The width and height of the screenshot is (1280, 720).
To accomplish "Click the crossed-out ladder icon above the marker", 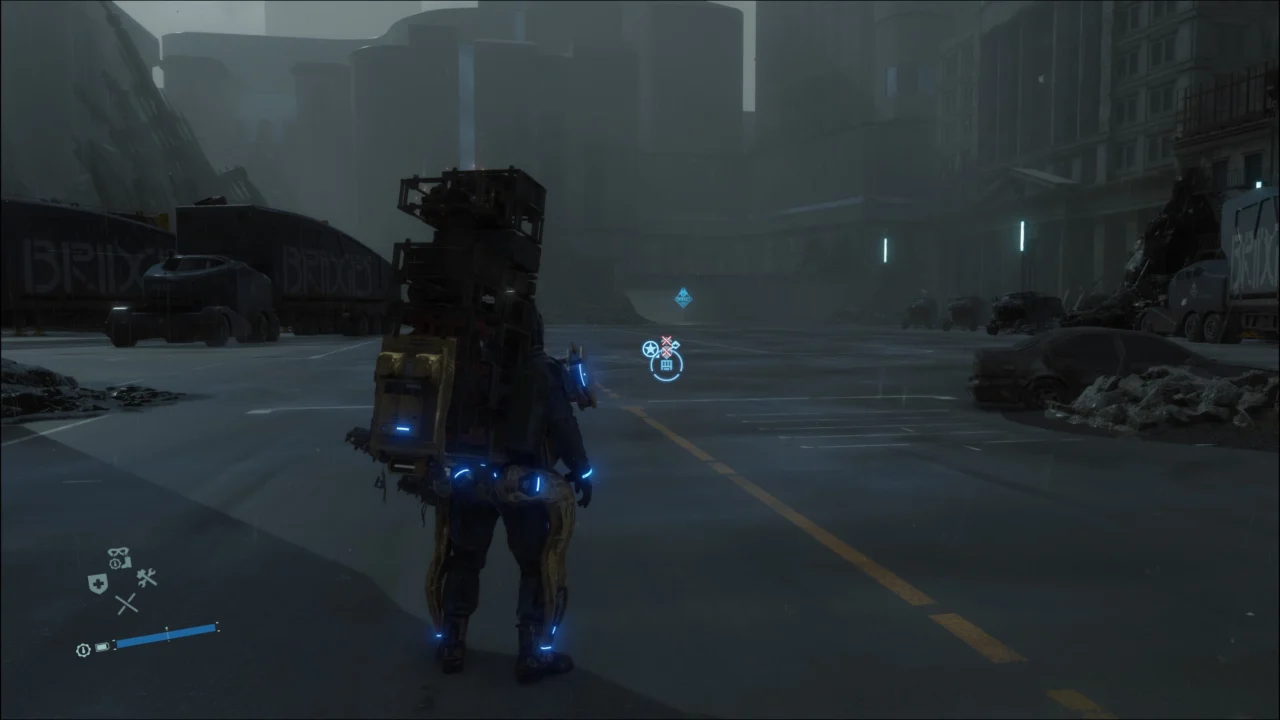I will pos(666,339).
